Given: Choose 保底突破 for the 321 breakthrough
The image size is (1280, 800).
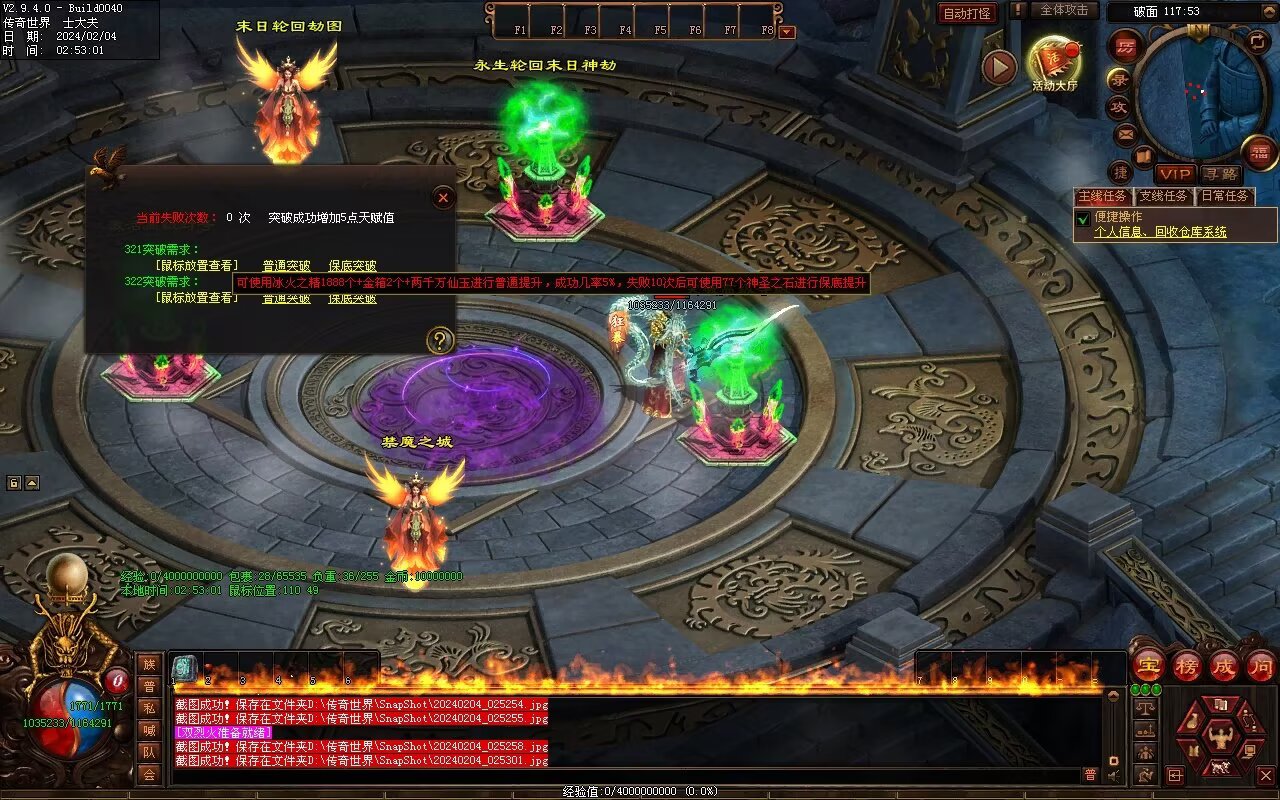Looking at the screenshot, I should 352,266.
